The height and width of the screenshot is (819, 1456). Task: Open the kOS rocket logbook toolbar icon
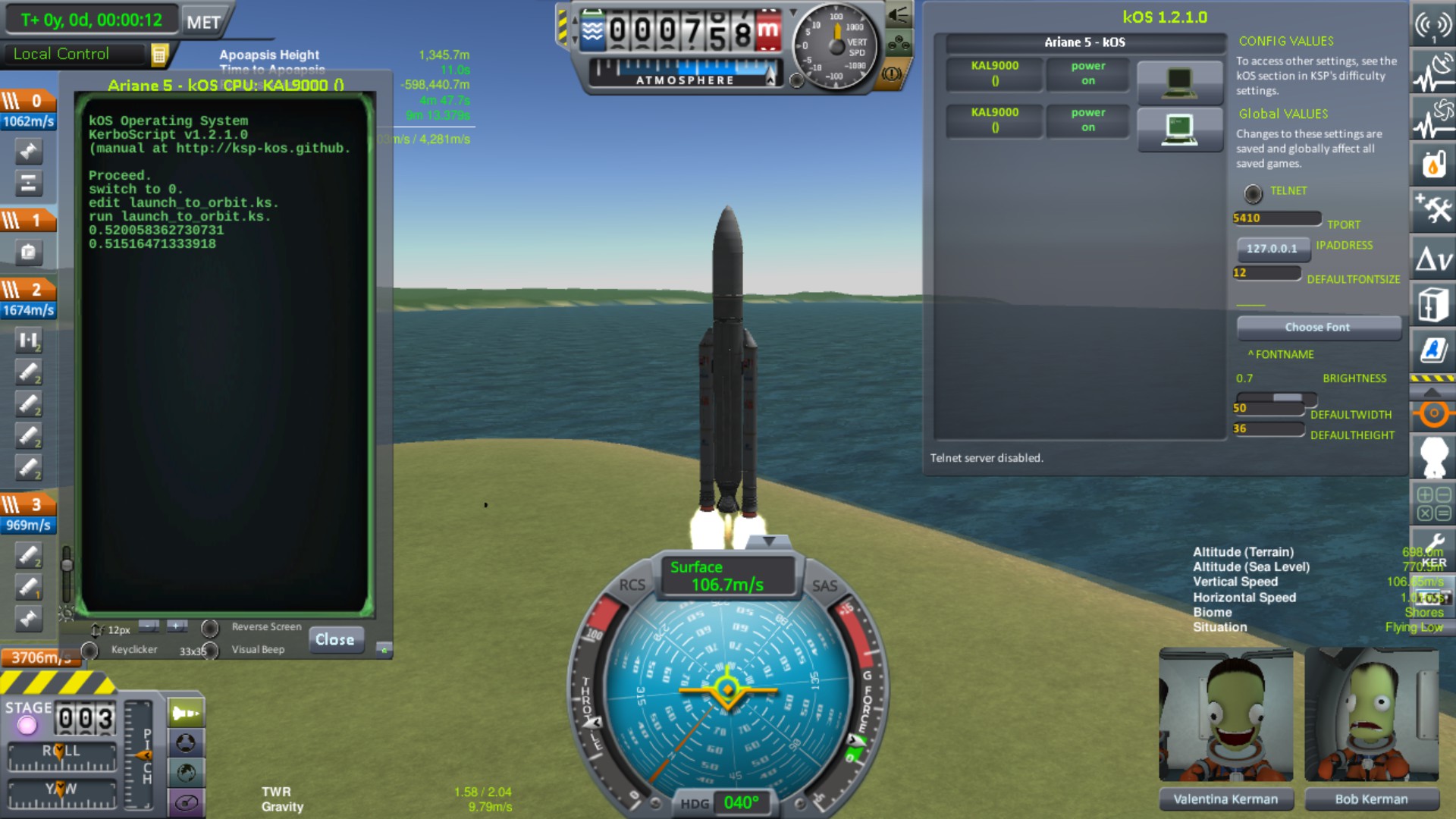point(1432,350)
